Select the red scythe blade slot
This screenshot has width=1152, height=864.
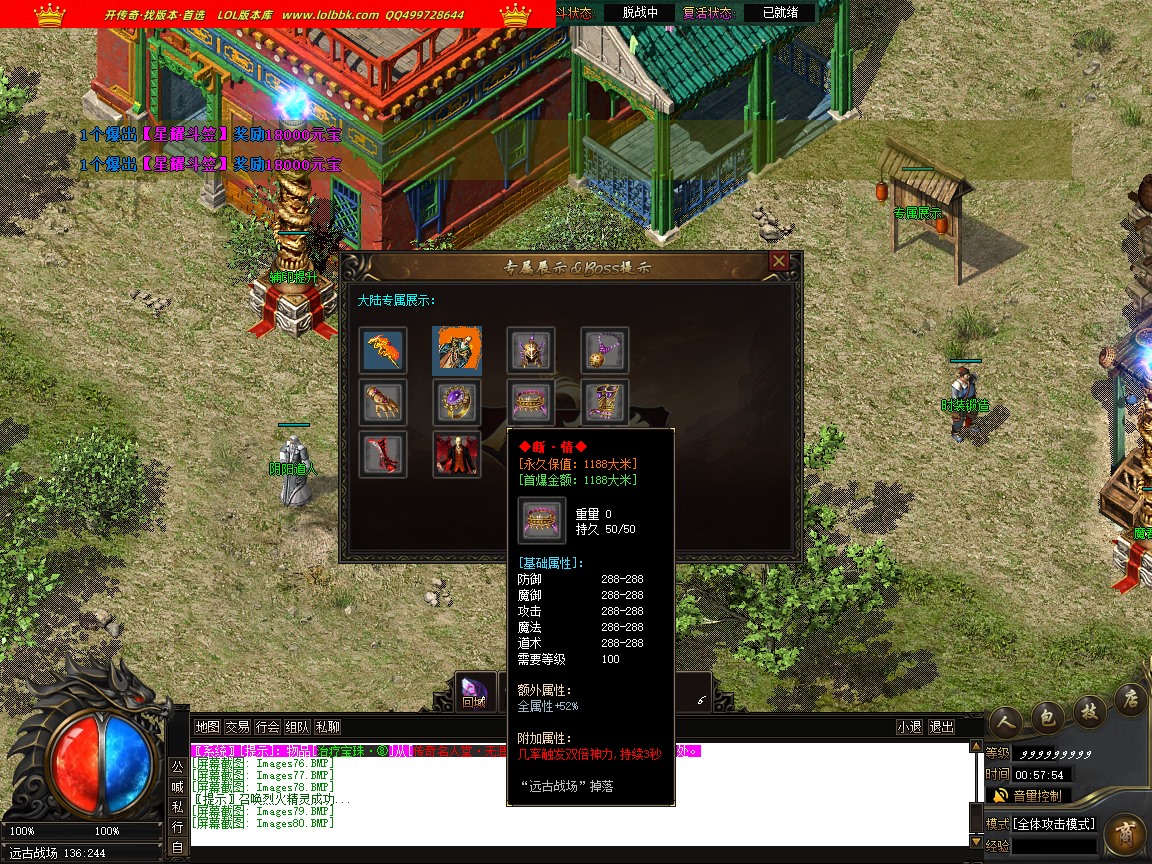click(x=384, y=455)
